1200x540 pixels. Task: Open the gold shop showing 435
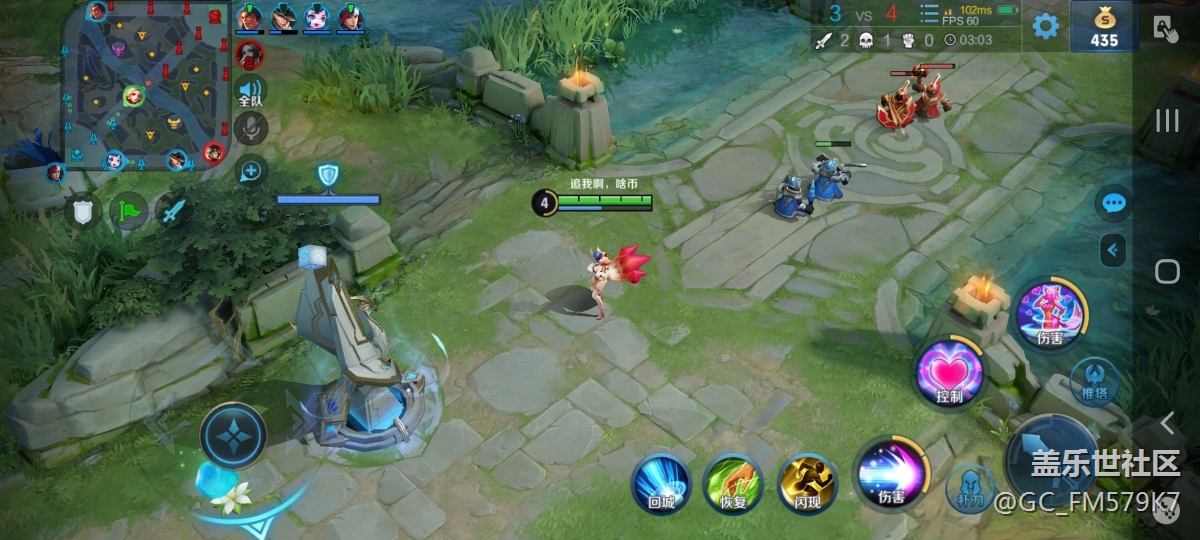(x=1103, y=27)
